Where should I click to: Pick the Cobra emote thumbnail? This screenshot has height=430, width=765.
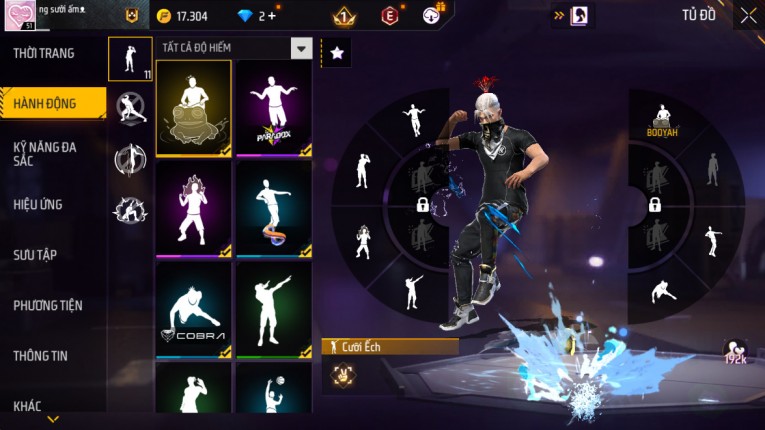click(193, 309)
